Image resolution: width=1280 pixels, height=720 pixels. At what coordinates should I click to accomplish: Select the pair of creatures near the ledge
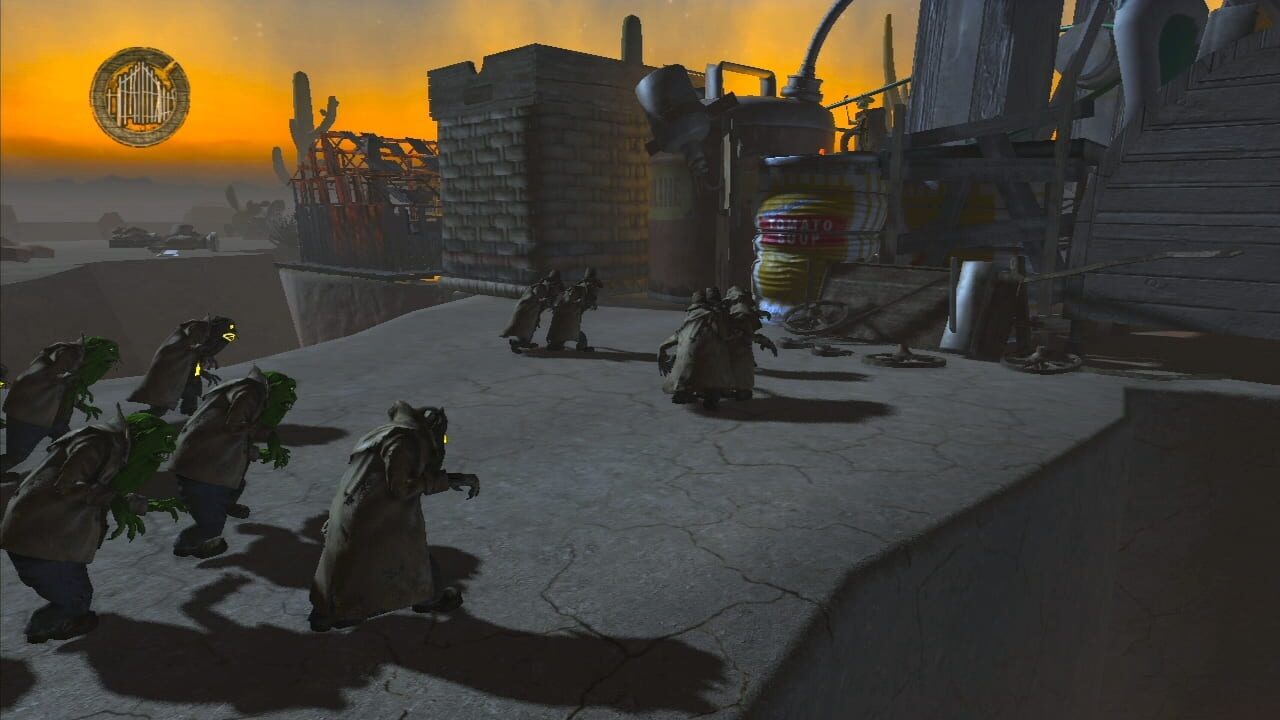pos(560,305)
